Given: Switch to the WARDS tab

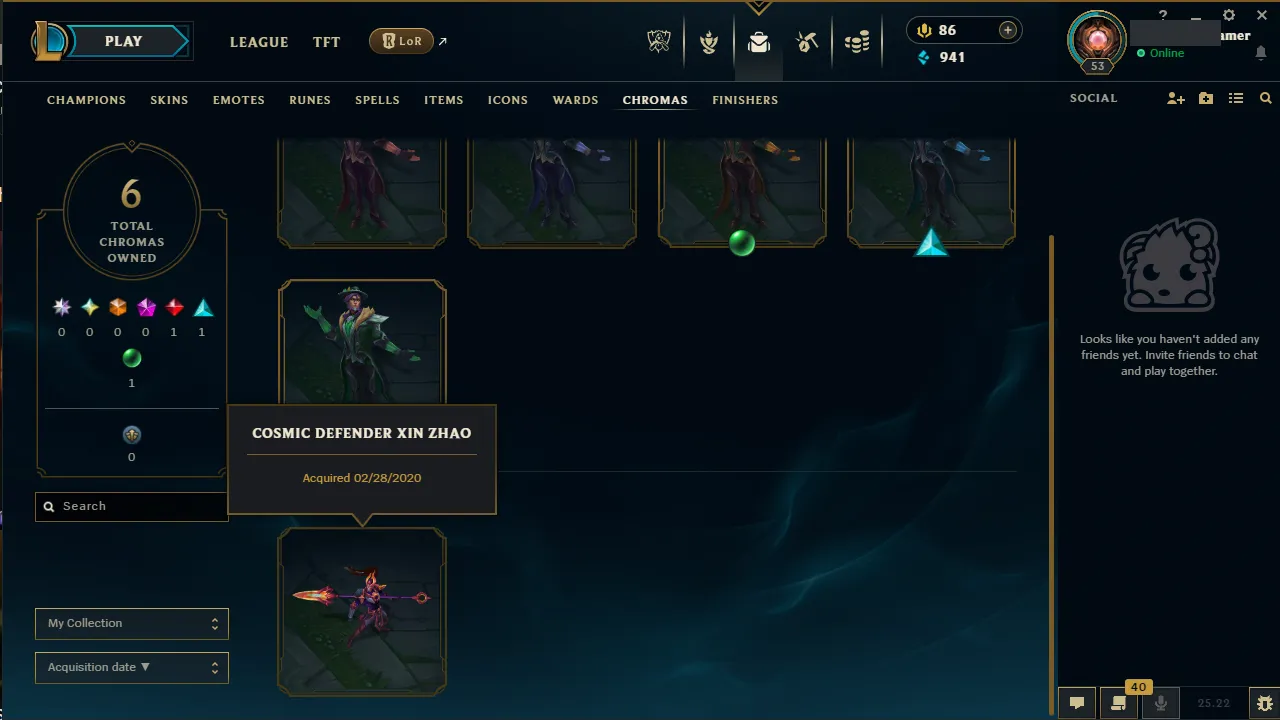Looking at the screenshot, I should coord(575,100).
